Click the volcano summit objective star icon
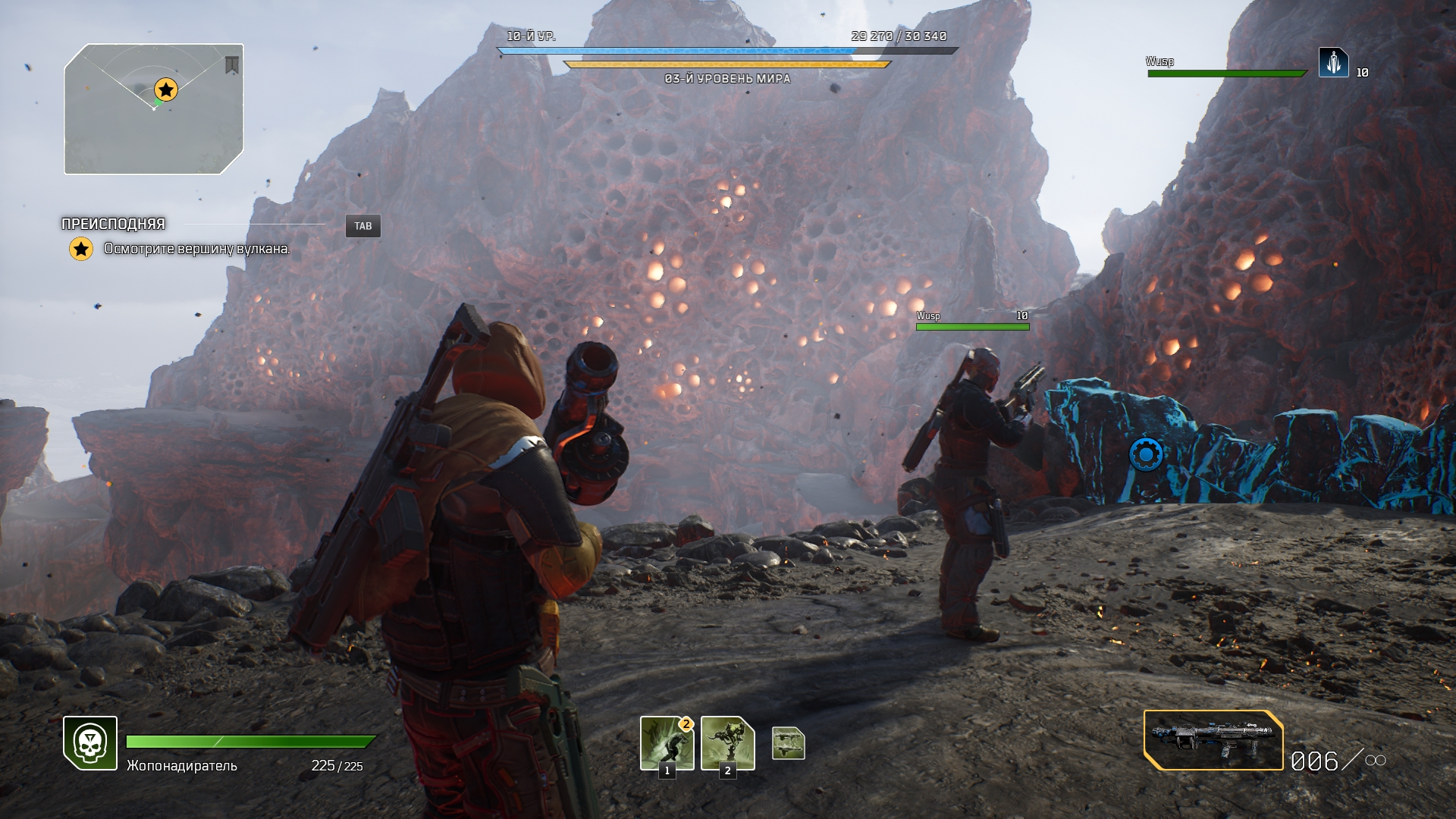Viewport: 1456px width, 819px height. [81, 249]
